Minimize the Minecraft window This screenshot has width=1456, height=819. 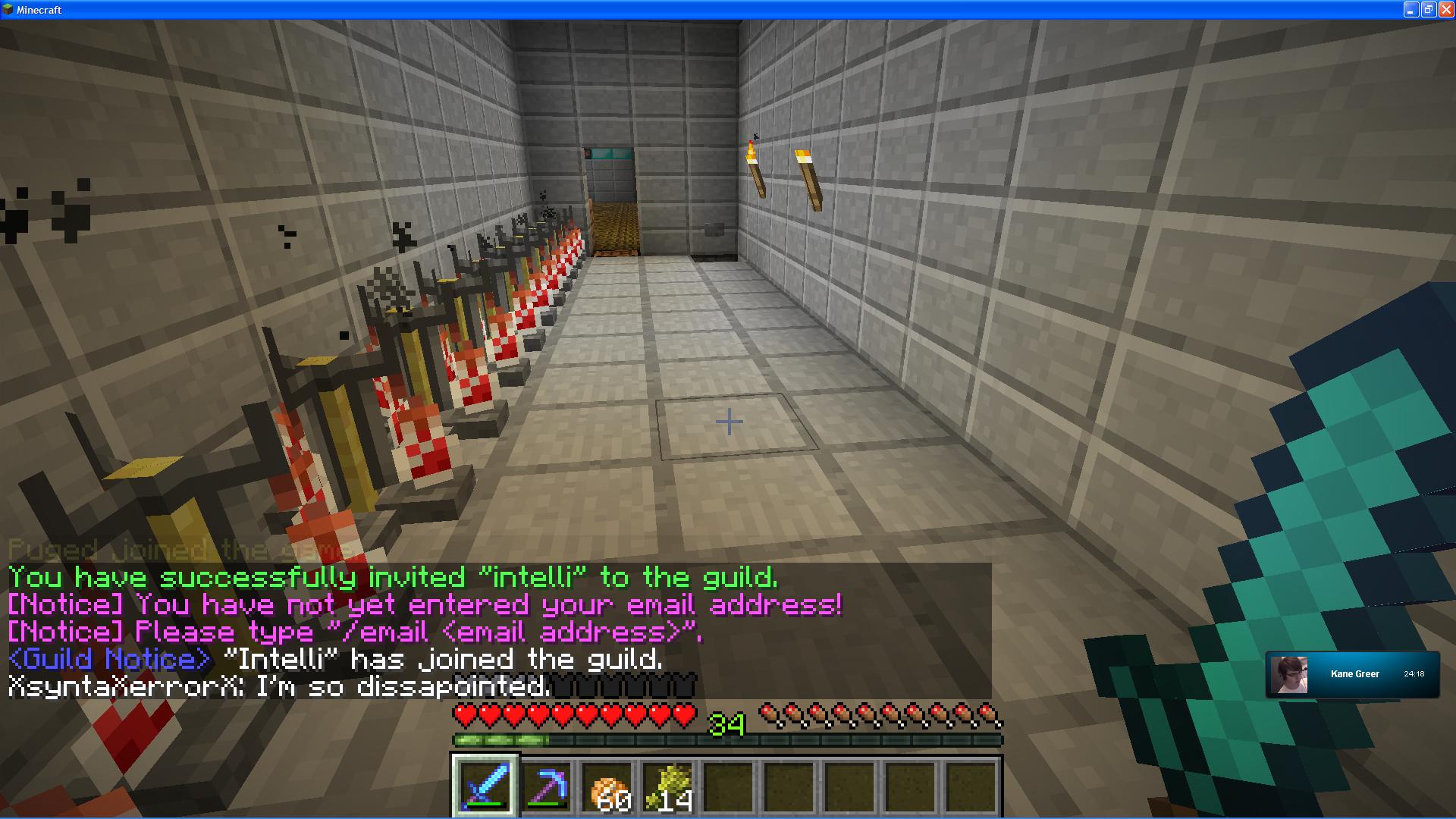pos(1410,10)
